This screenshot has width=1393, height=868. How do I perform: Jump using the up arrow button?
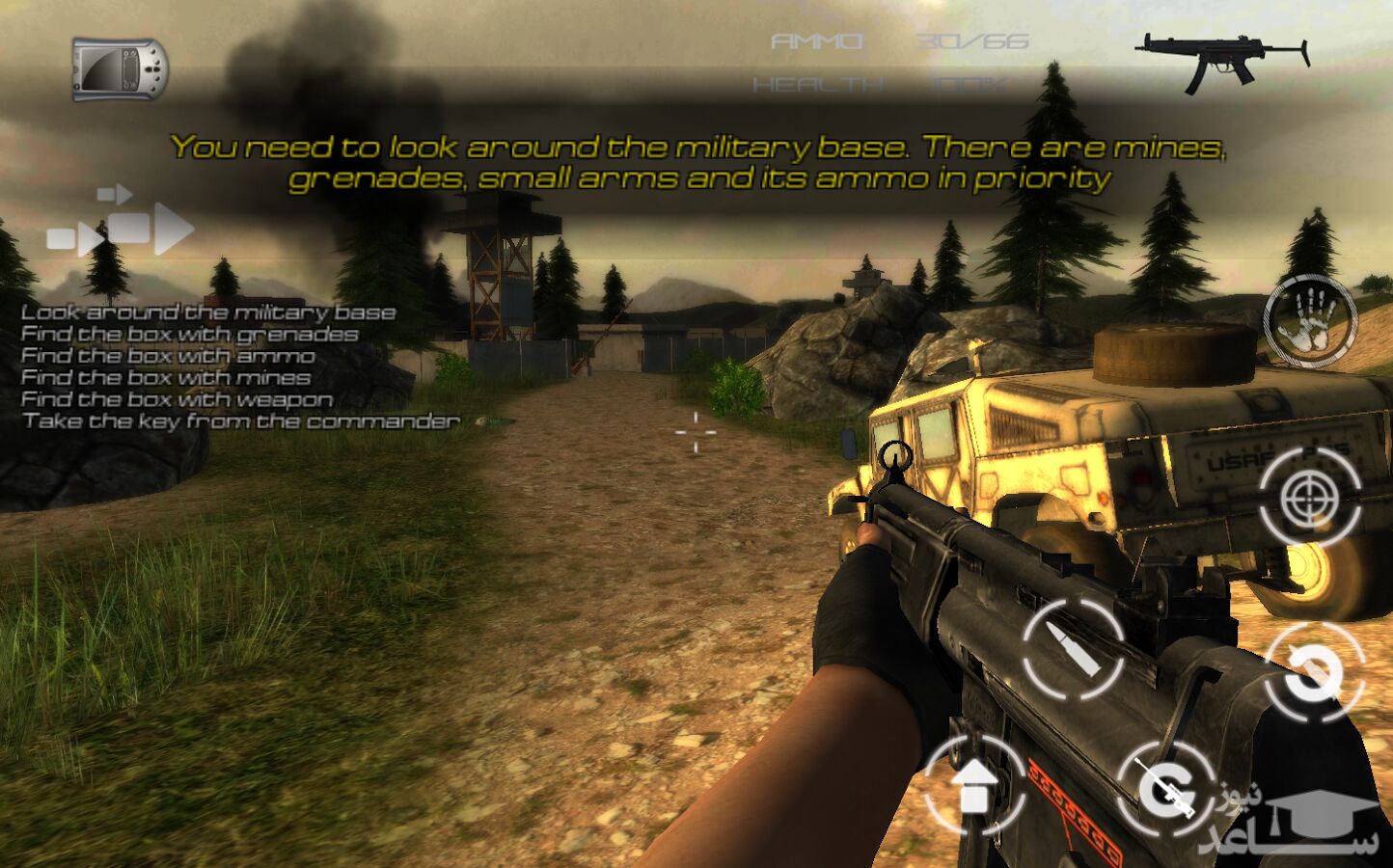975,784
